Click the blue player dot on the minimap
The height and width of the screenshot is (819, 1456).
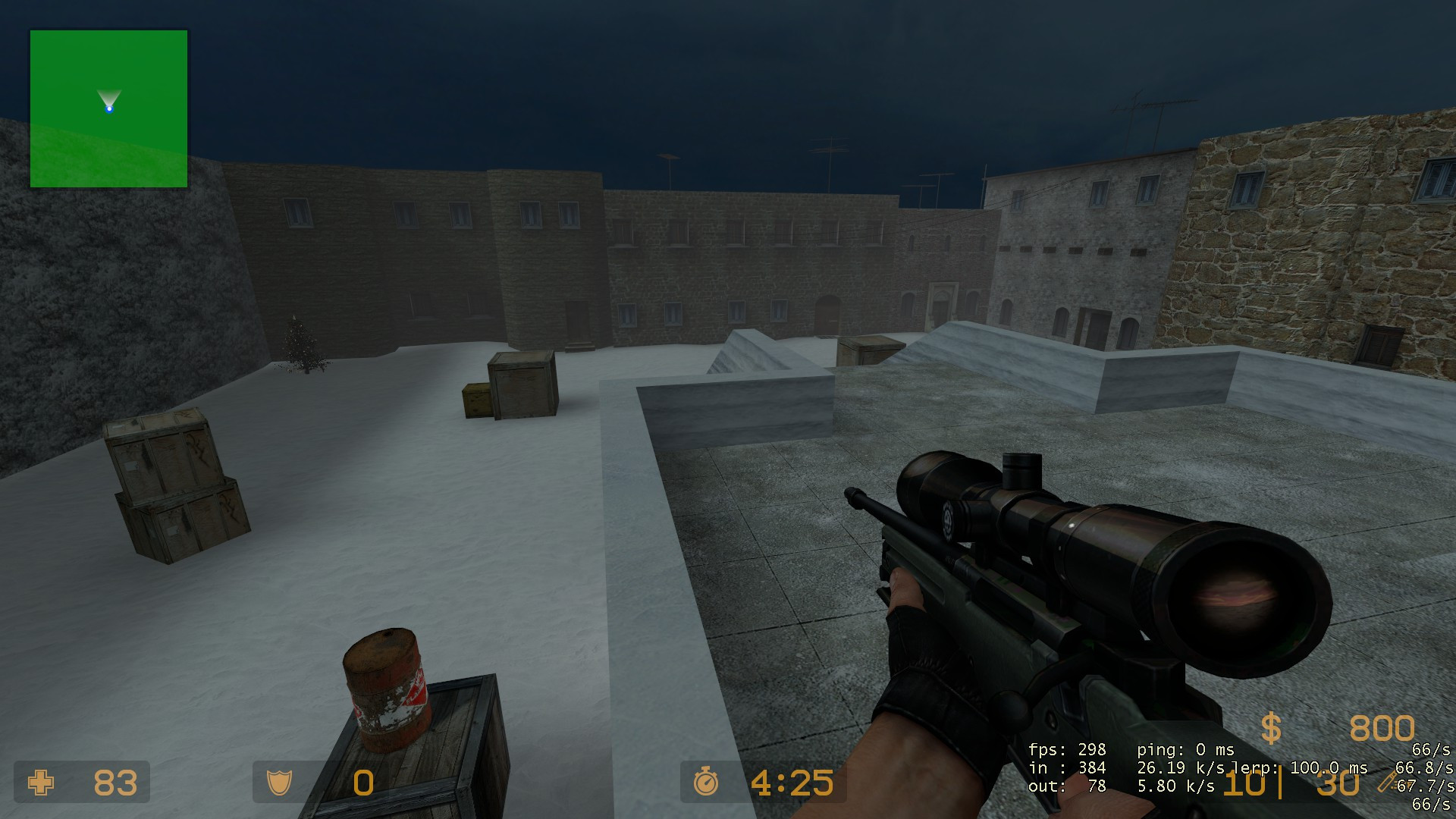[110, 109]
